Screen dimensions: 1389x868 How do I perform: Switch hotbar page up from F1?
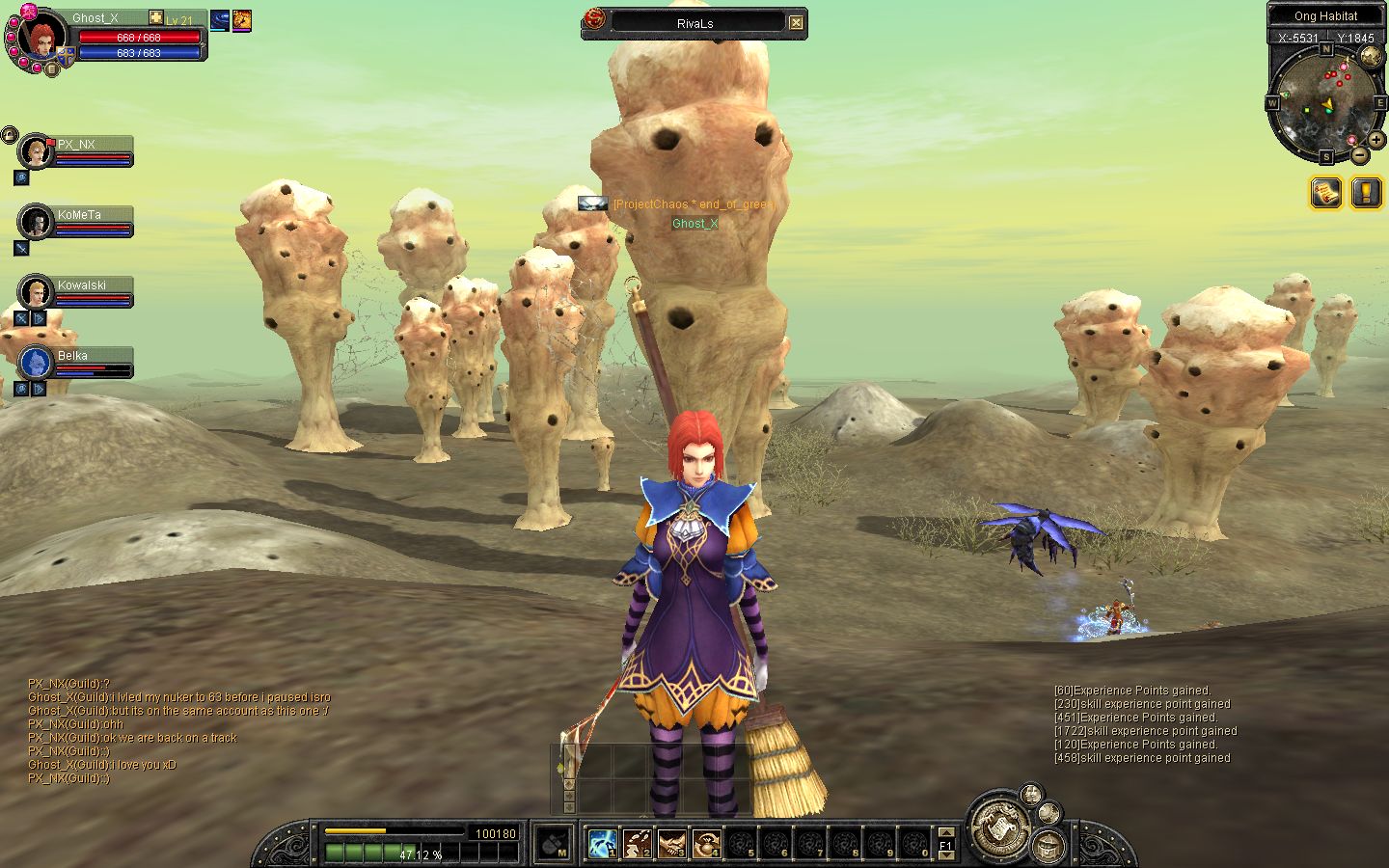pos(946,832)
